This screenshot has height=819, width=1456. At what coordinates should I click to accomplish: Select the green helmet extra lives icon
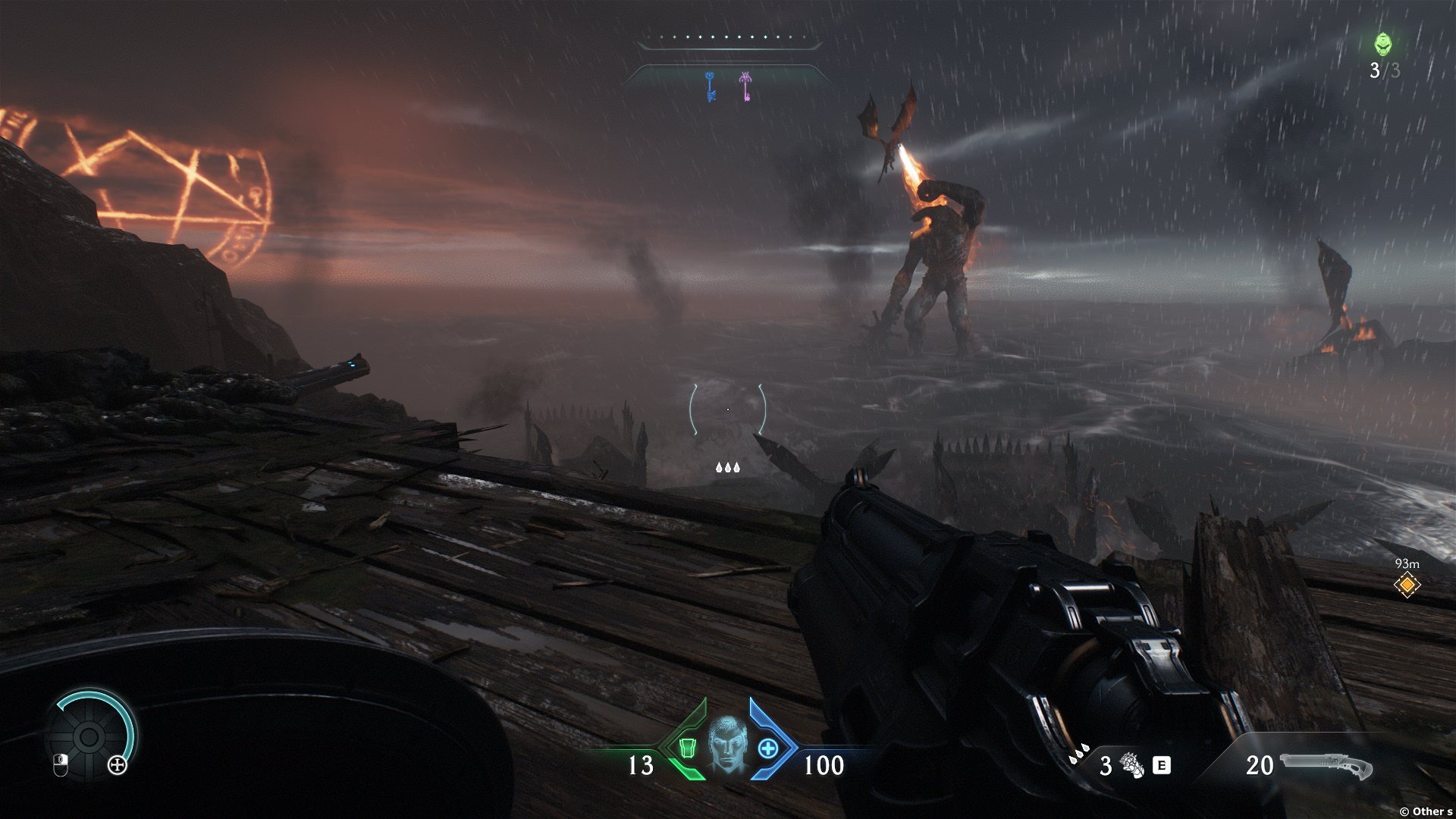(1383, 44)
